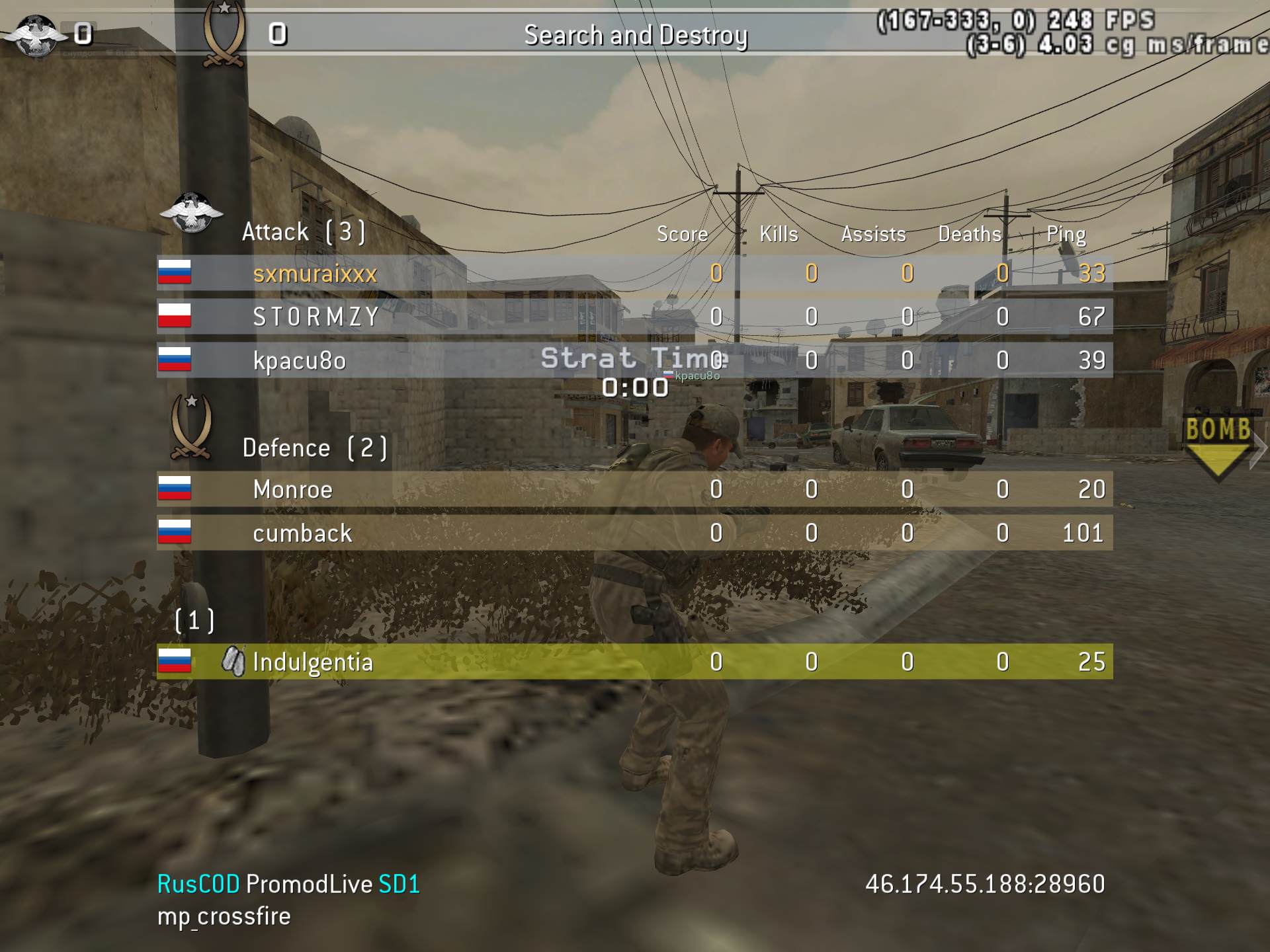Select Monroe on the Defence team
The height and width of the screenshot is (952, 1270).
tap(293, 489)
